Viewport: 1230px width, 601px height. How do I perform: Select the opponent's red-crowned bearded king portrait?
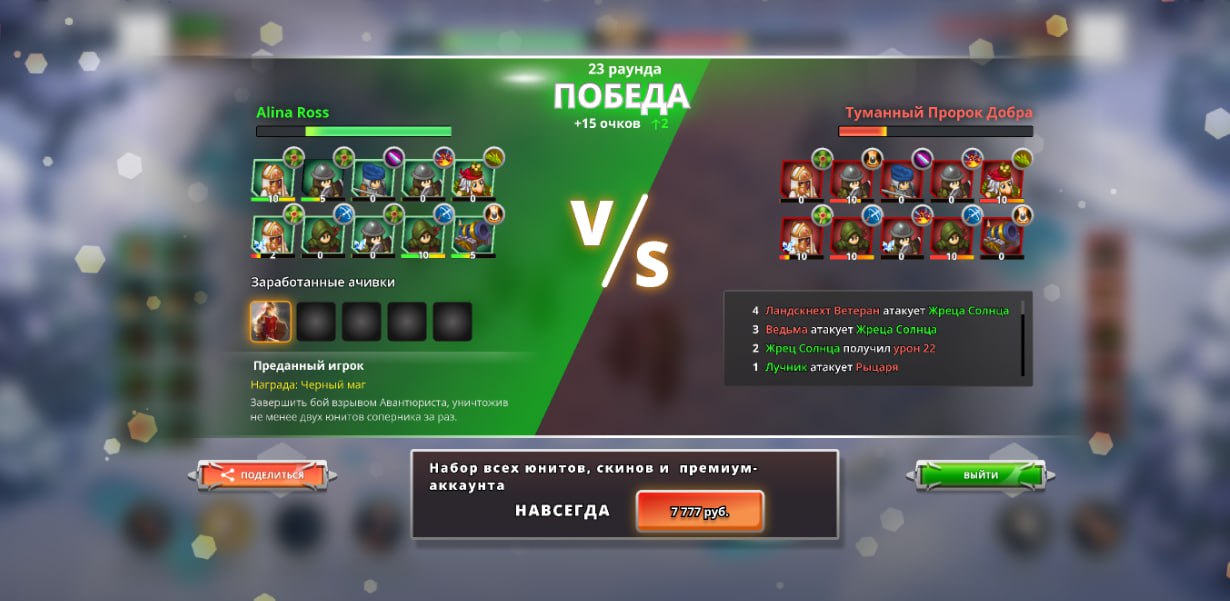1000,180
